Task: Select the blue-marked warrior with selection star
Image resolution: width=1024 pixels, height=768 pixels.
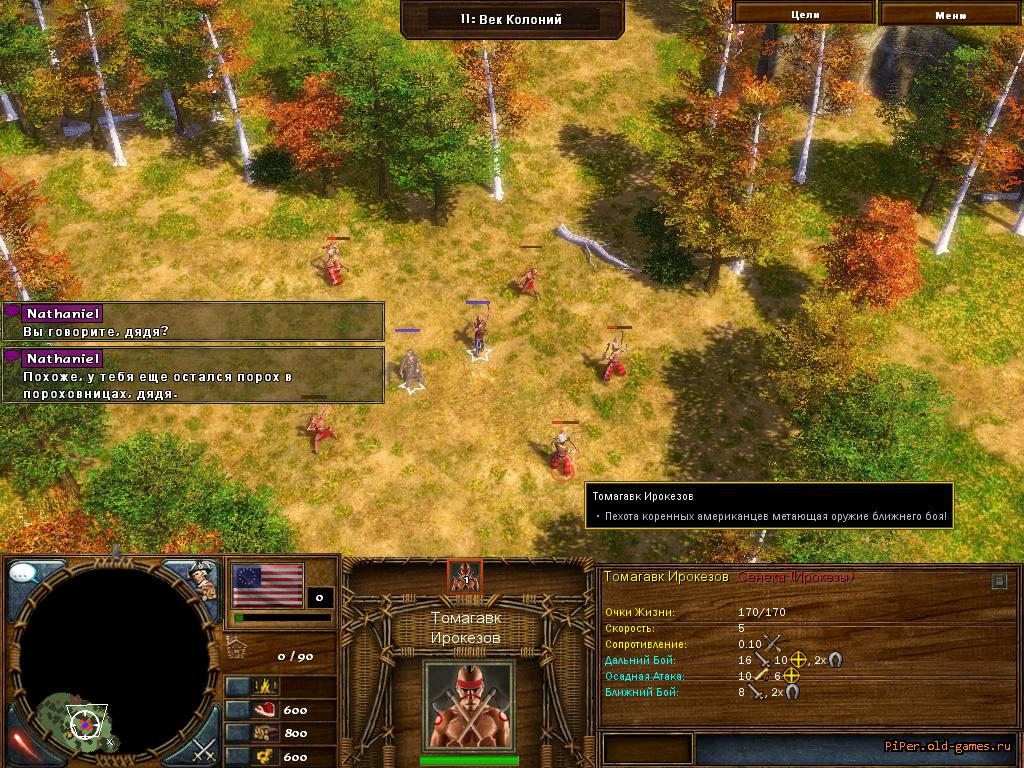Action: pyautogui.click(x=479, y=332)
